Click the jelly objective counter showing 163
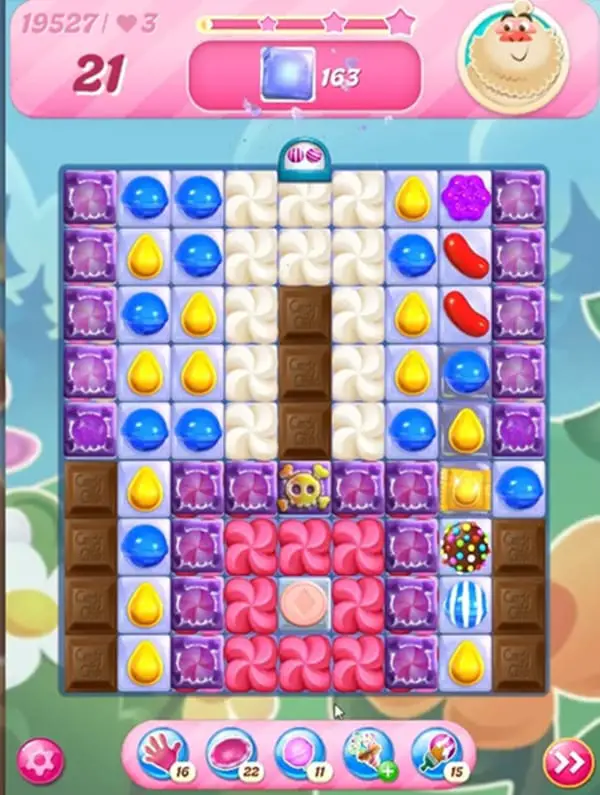 tap(305, 75)
